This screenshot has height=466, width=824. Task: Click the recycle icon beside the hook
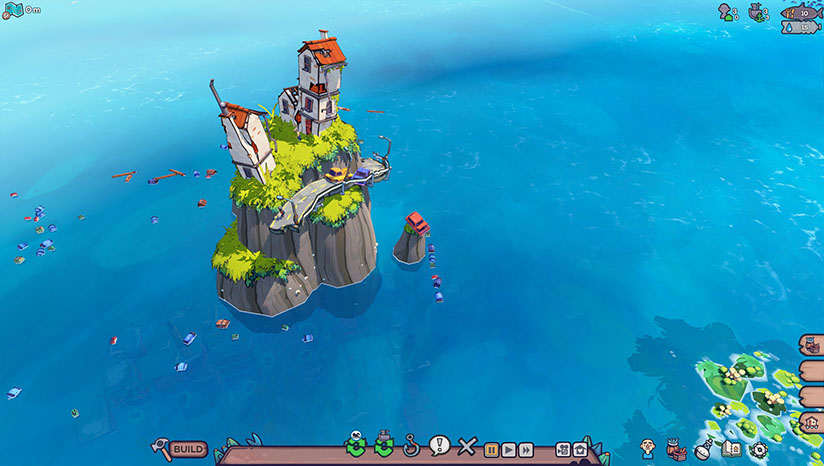383,446
